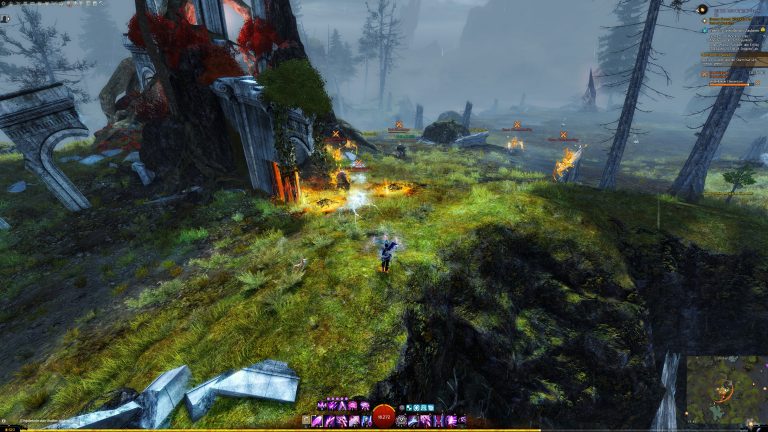Image resolution: width=768 pixels, height=432 pixels.
Task: Use the first purple weapon skill
Action: [x=318, y=421]
